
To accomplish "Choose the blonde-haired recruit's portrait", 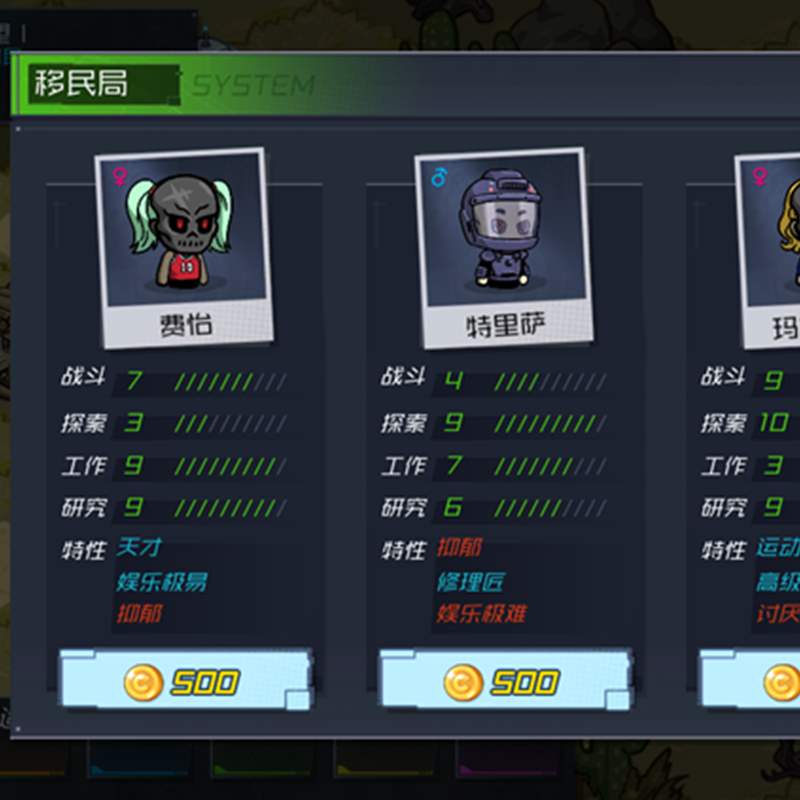I will pos(775,234).
